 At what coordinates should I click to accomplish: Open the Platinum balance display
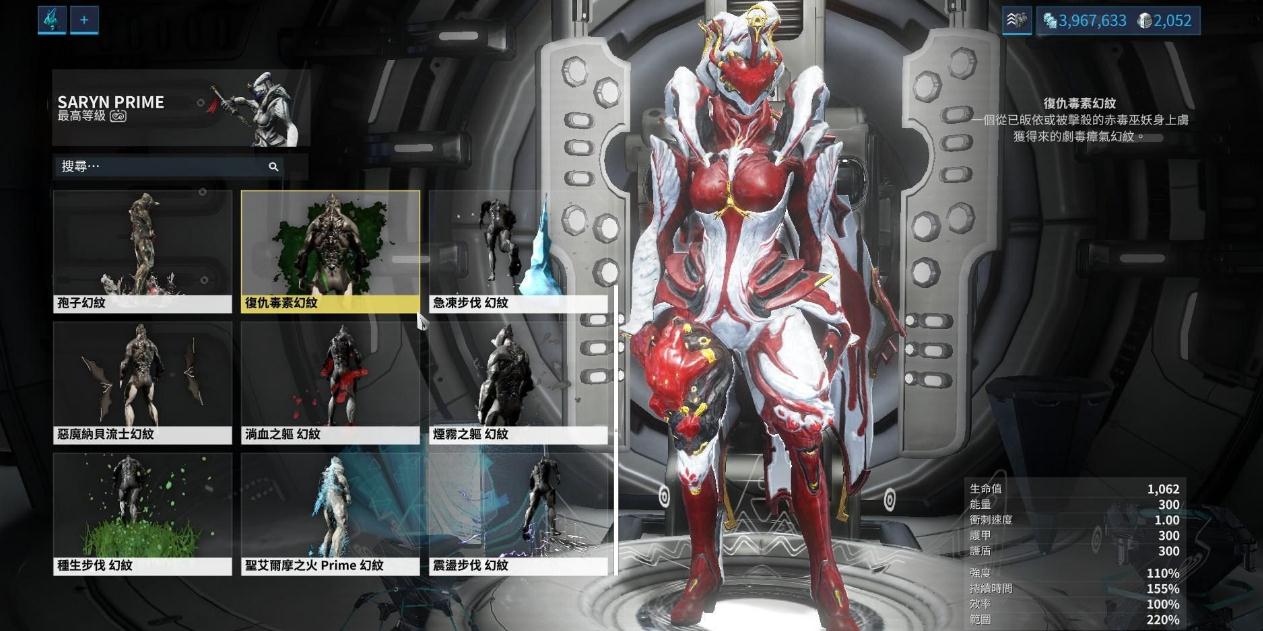click(1165, 20)
